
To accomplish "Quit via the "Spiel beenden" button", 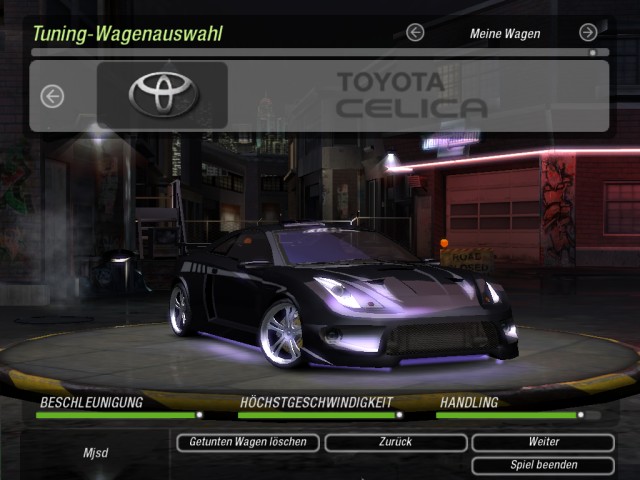I will (543, 465).
